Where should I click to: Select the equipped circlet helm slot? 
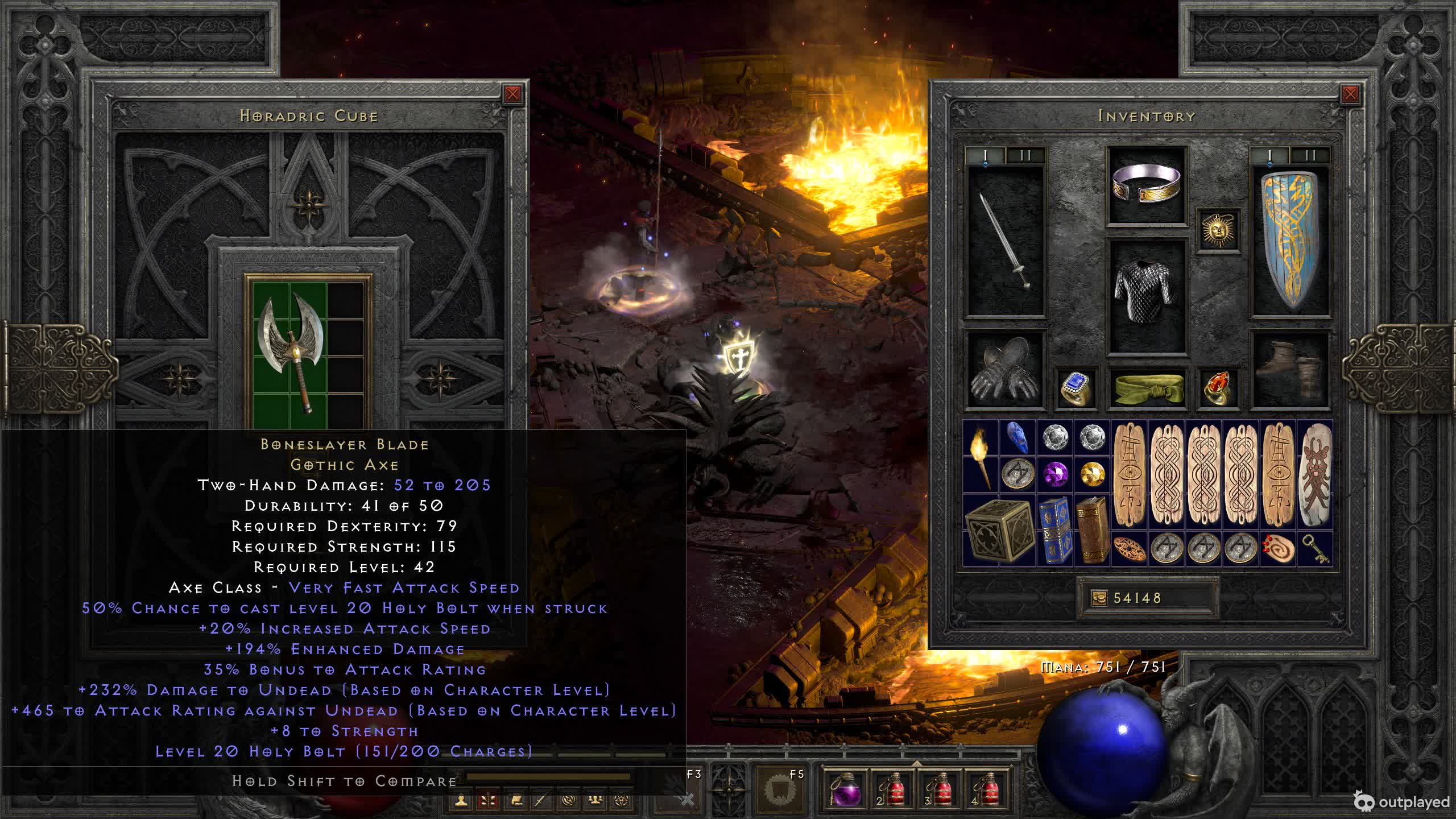tap(1147, 184)
